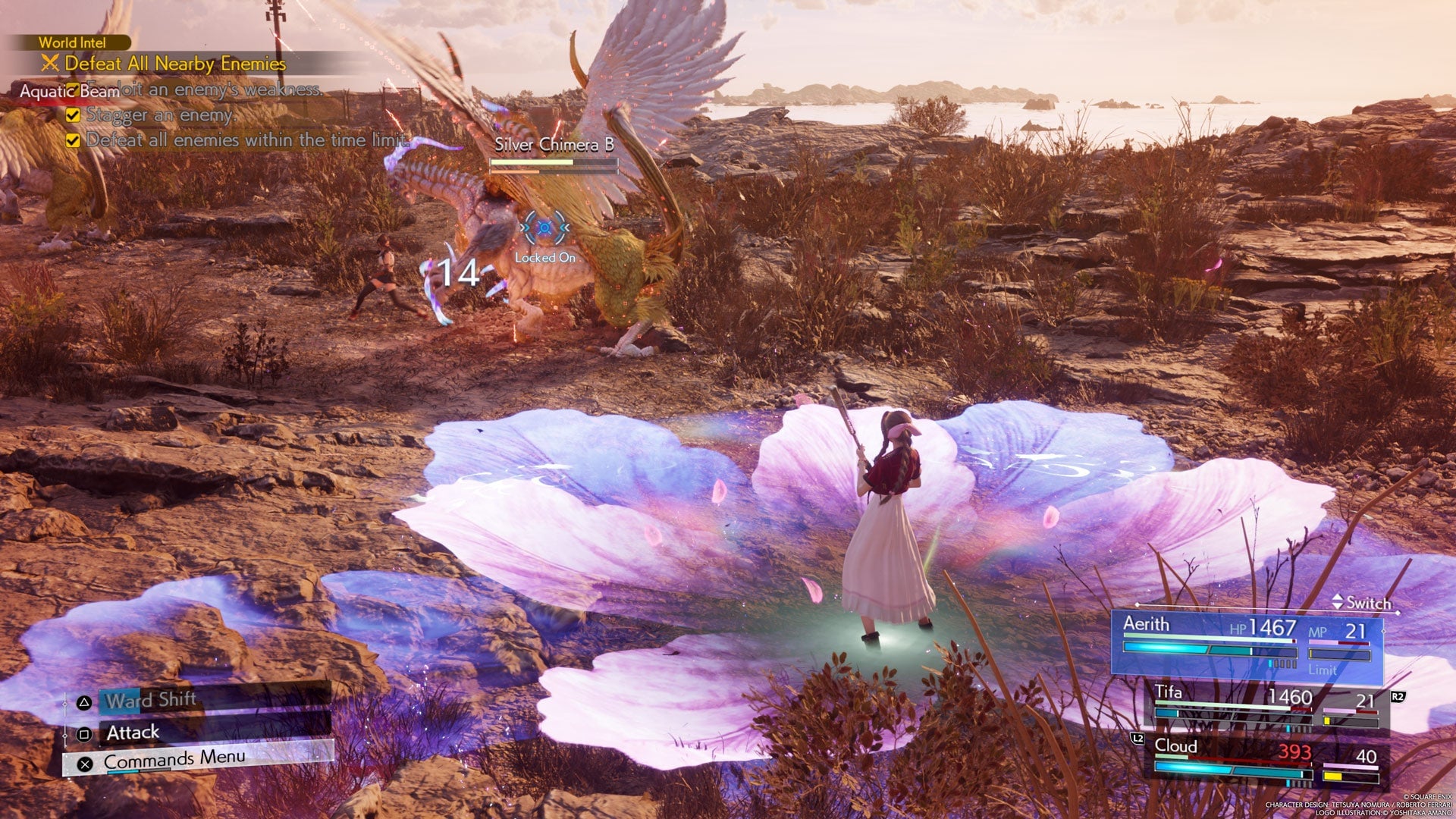Viewport: 1456px width, 819px height.
Task: Click the crossed-swords World Intel objective icon
Action: [50, 64]
